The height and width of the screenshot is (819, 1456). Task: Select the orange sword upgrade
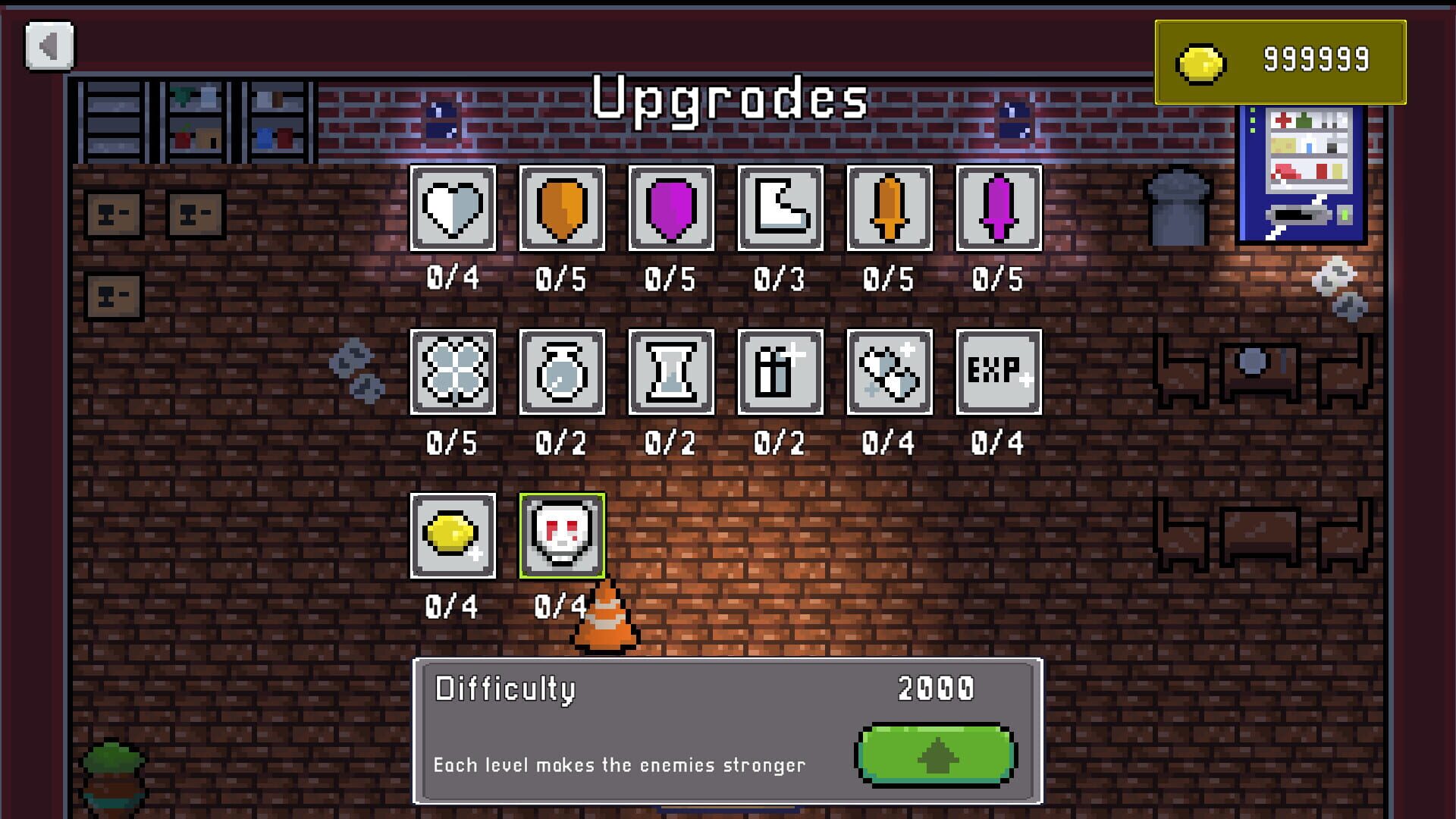point(890,209)
